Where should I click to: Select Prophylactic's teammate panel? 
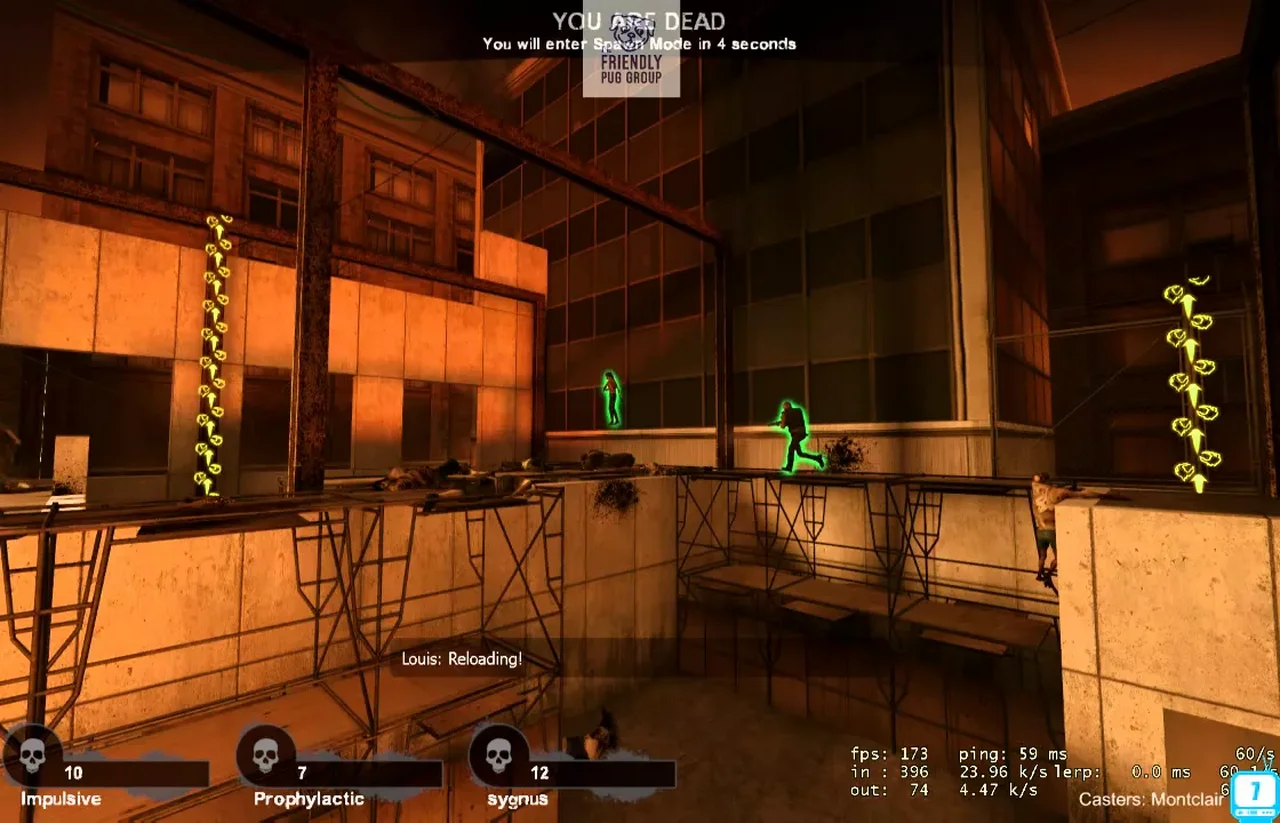(x=340, y=773)
